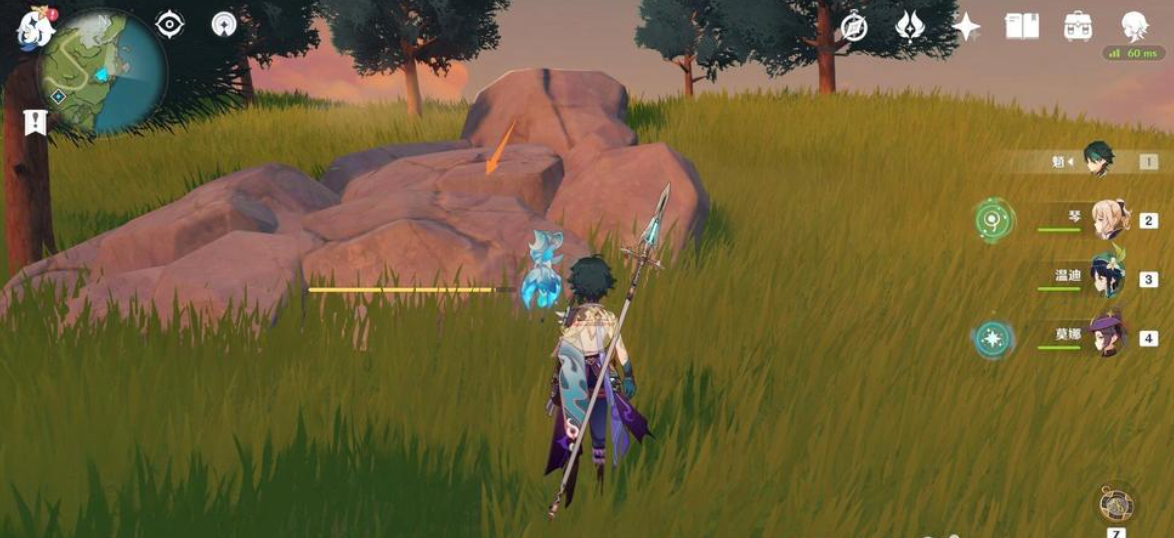The height and width of the screenshot is (538, 1174).
Task: Open the backpack inventory
Action: point(1078,26)
